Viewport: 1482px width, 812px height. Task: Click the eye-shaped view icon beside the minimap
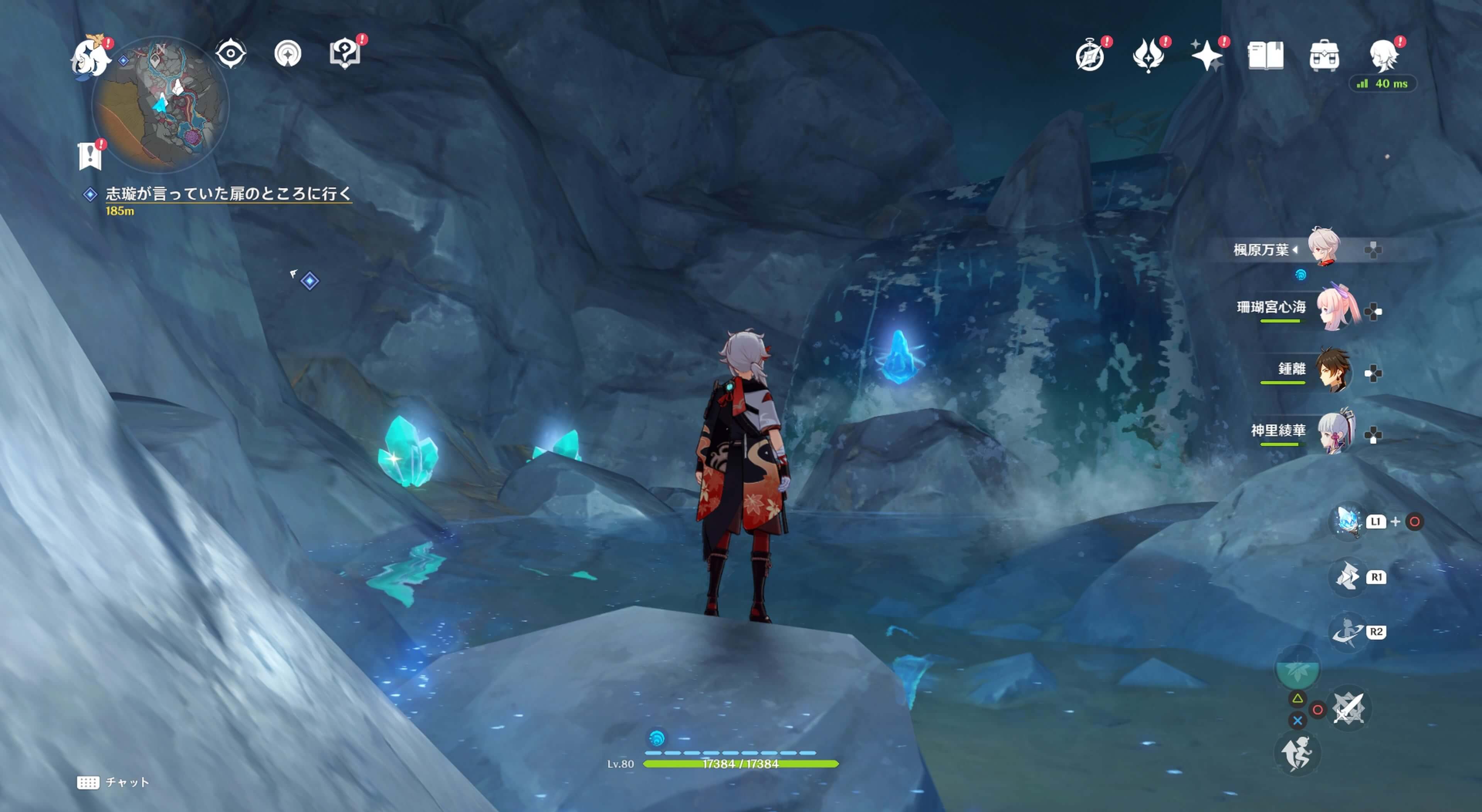(x=231, y=54)
